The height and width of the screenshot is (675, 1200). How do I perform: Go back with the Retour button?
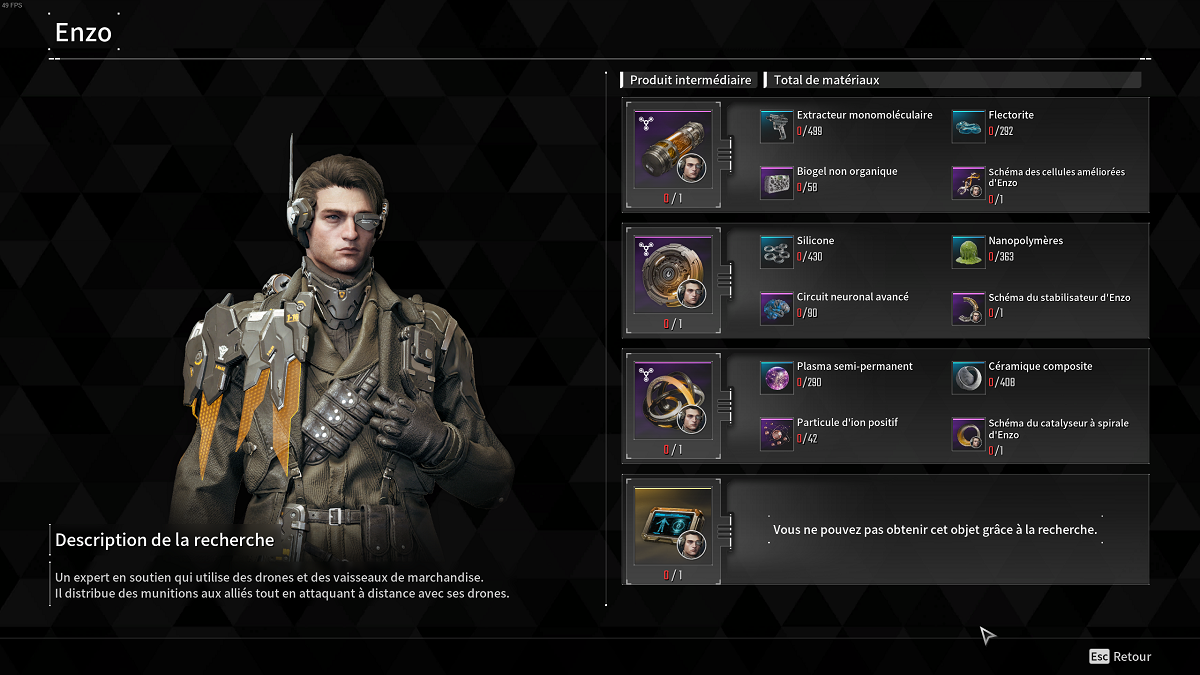tap(1121, 657)
